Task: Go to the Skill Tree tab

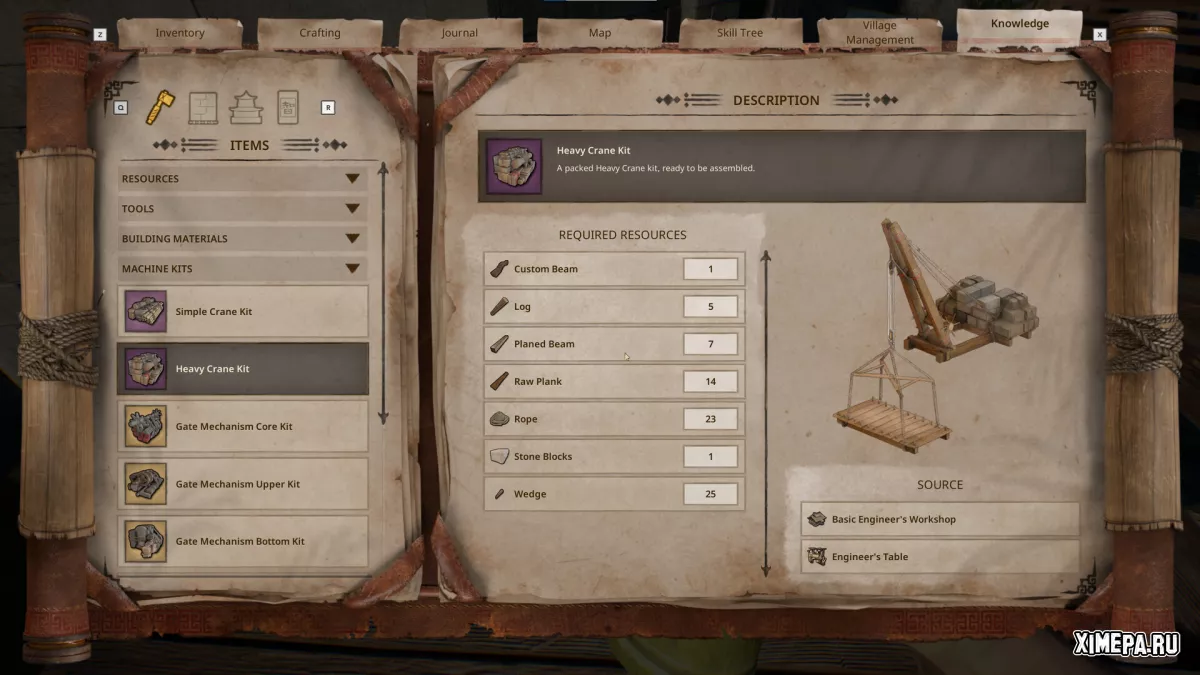Action: (x=740, y=33)
